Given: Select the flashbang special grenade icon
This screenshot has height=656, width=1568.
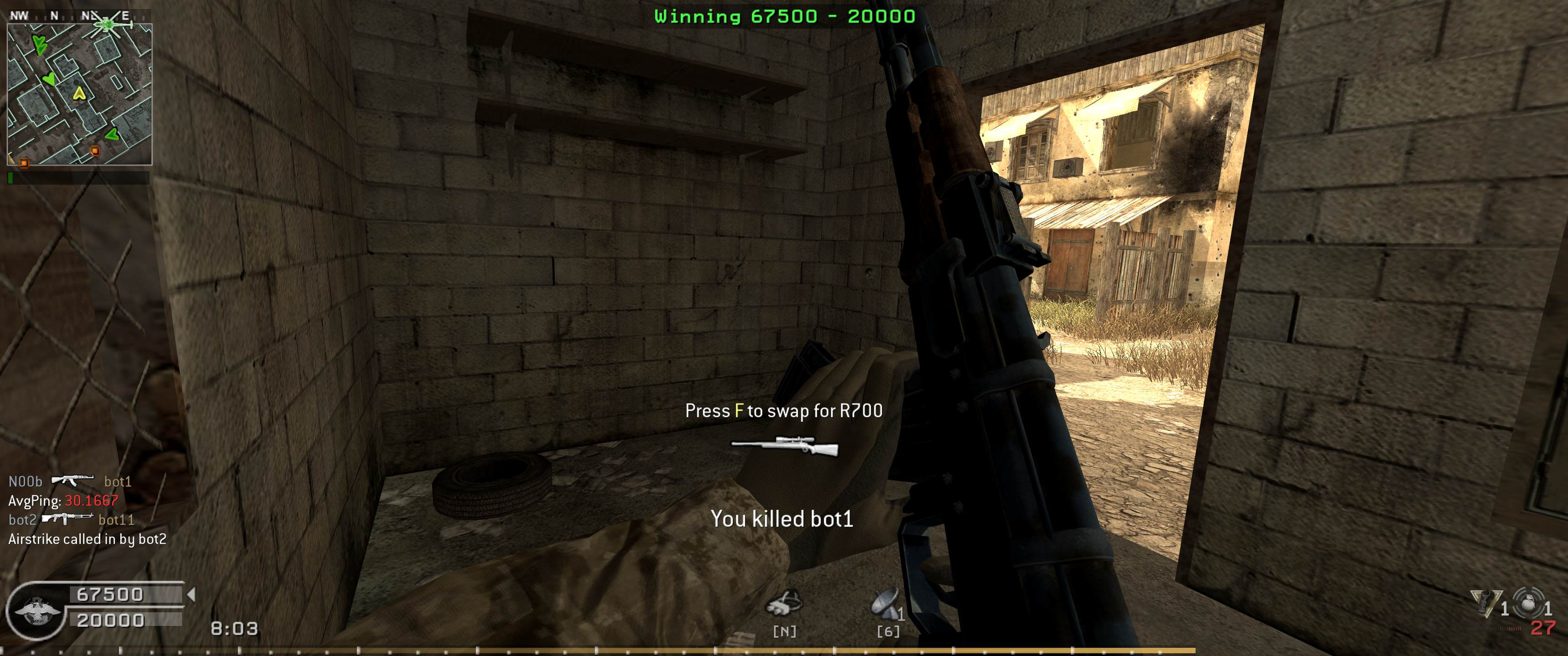Looking at the screenshot, I should (1486, 603).
